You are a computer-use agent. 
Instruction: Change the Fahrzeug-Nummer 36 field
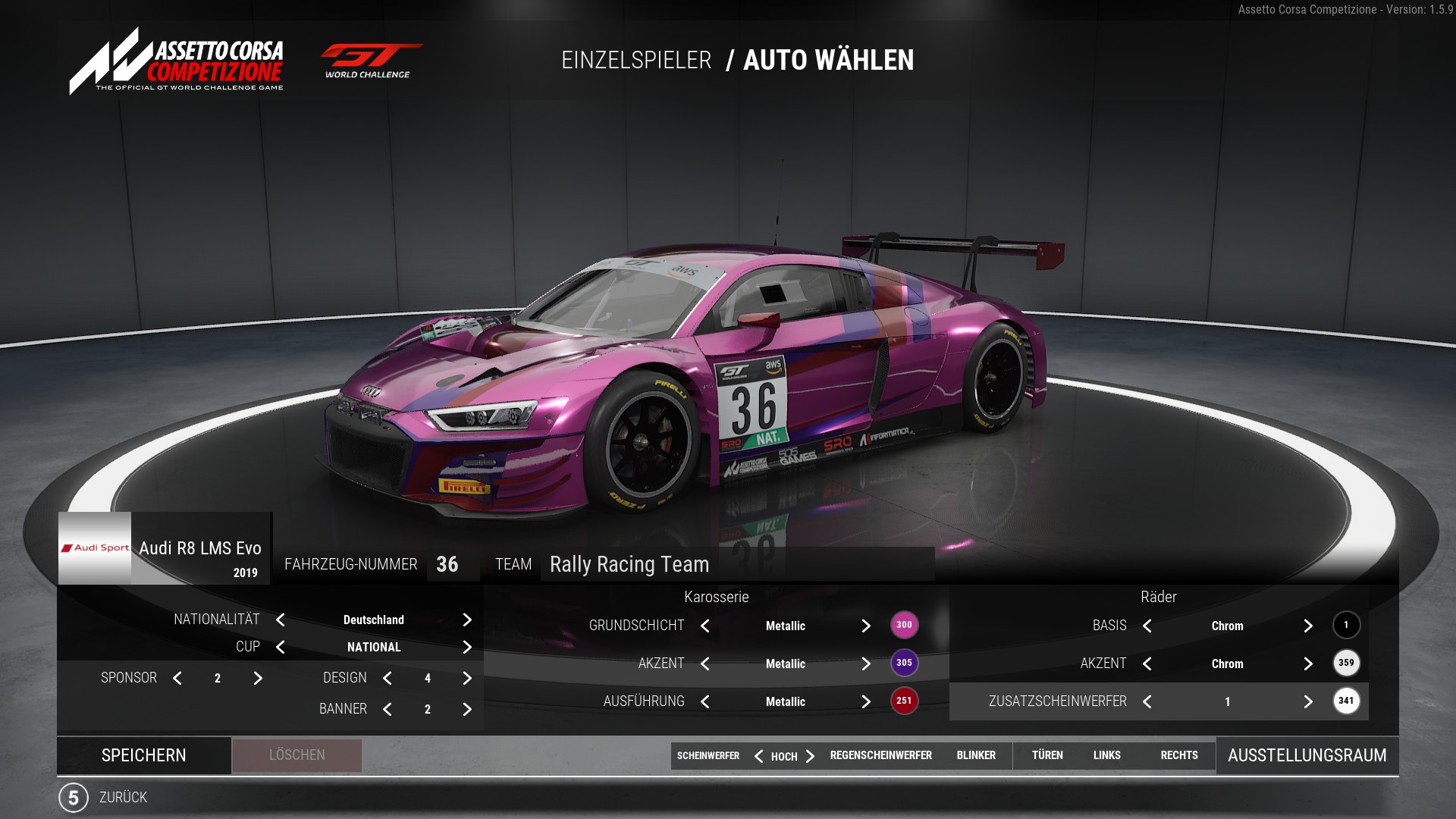click(447, 564)
